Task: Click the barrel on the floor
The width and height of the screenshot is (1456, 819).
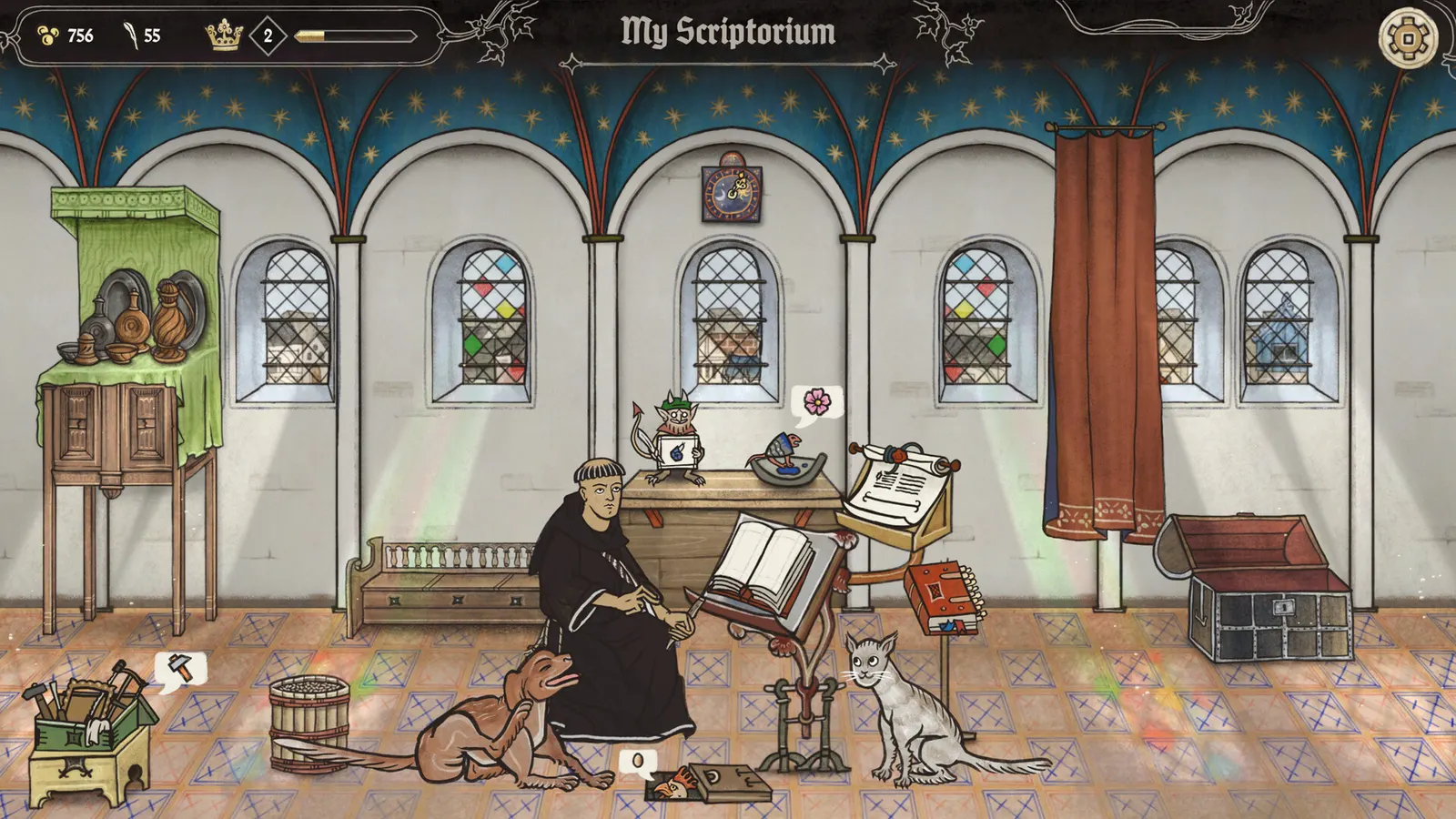Action: [309, 719]
